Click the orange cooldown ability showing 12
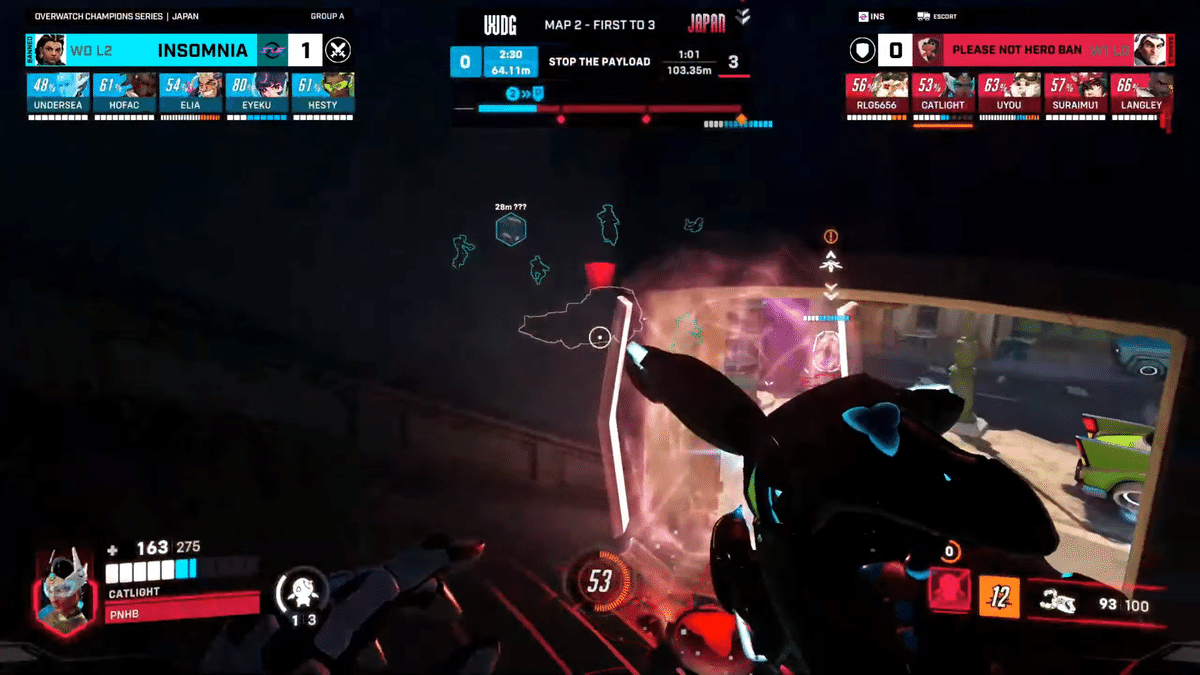 coord(998,597)
